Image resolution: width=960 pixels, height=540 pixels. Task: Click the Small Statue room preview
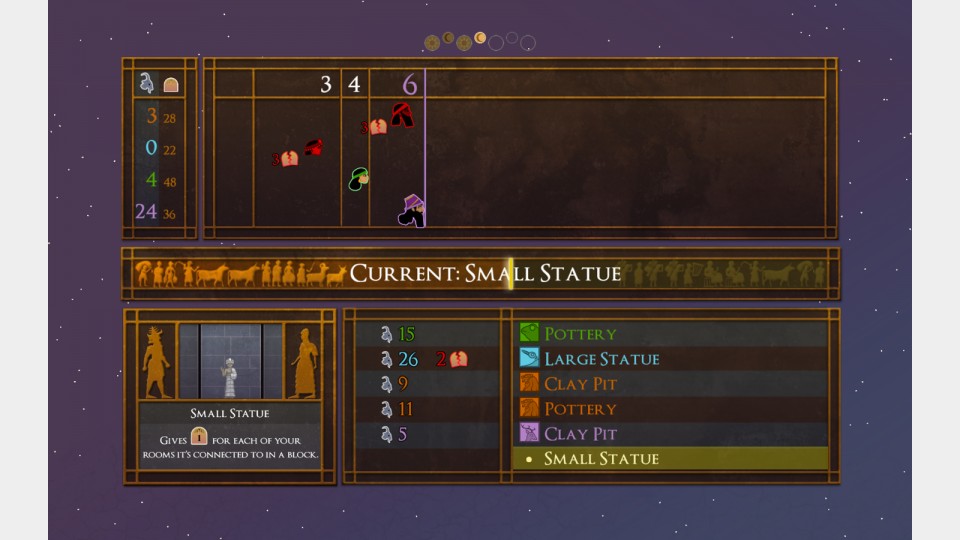(230, 361)
